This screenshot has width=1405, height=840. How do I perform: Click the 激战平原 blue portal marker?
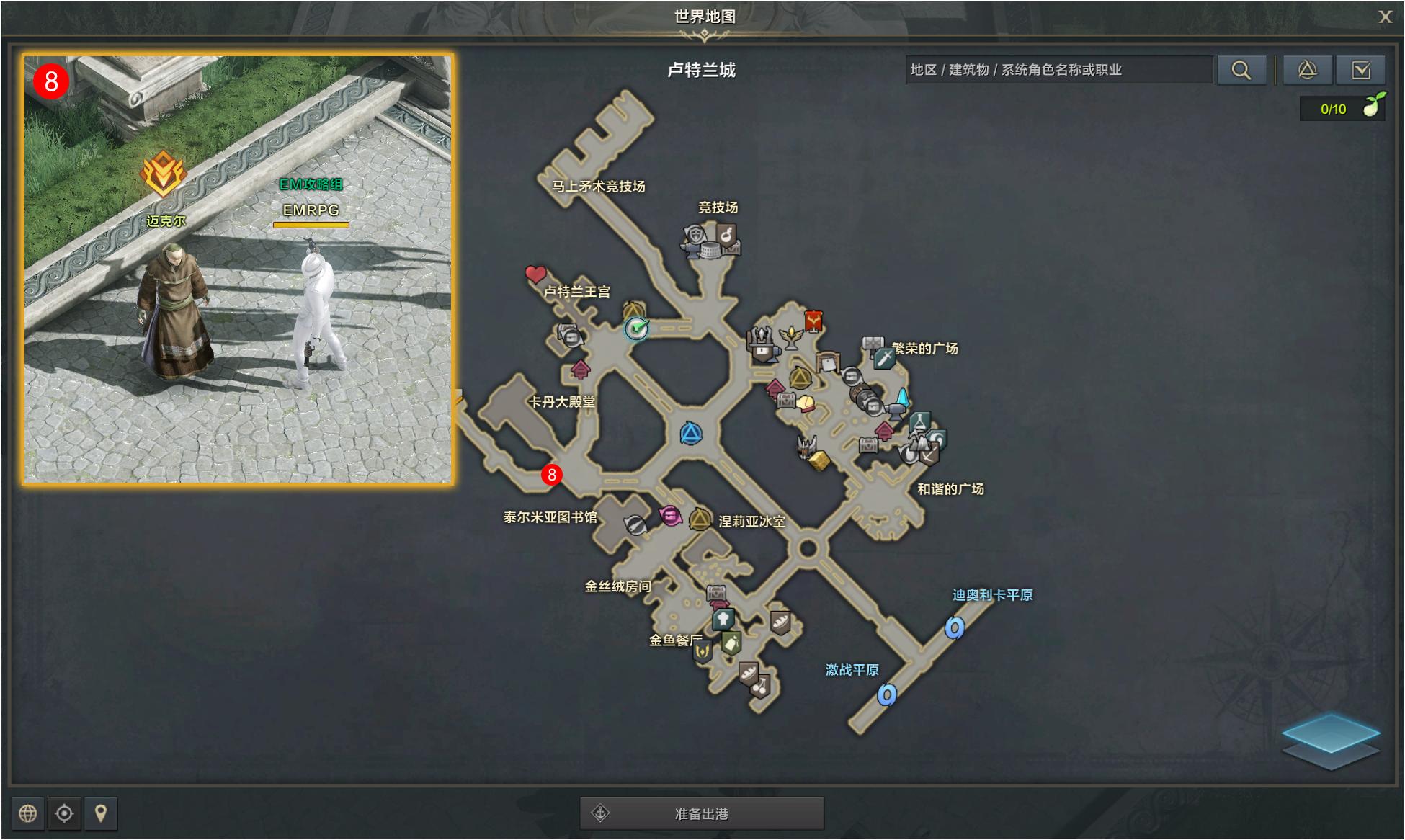887,695
